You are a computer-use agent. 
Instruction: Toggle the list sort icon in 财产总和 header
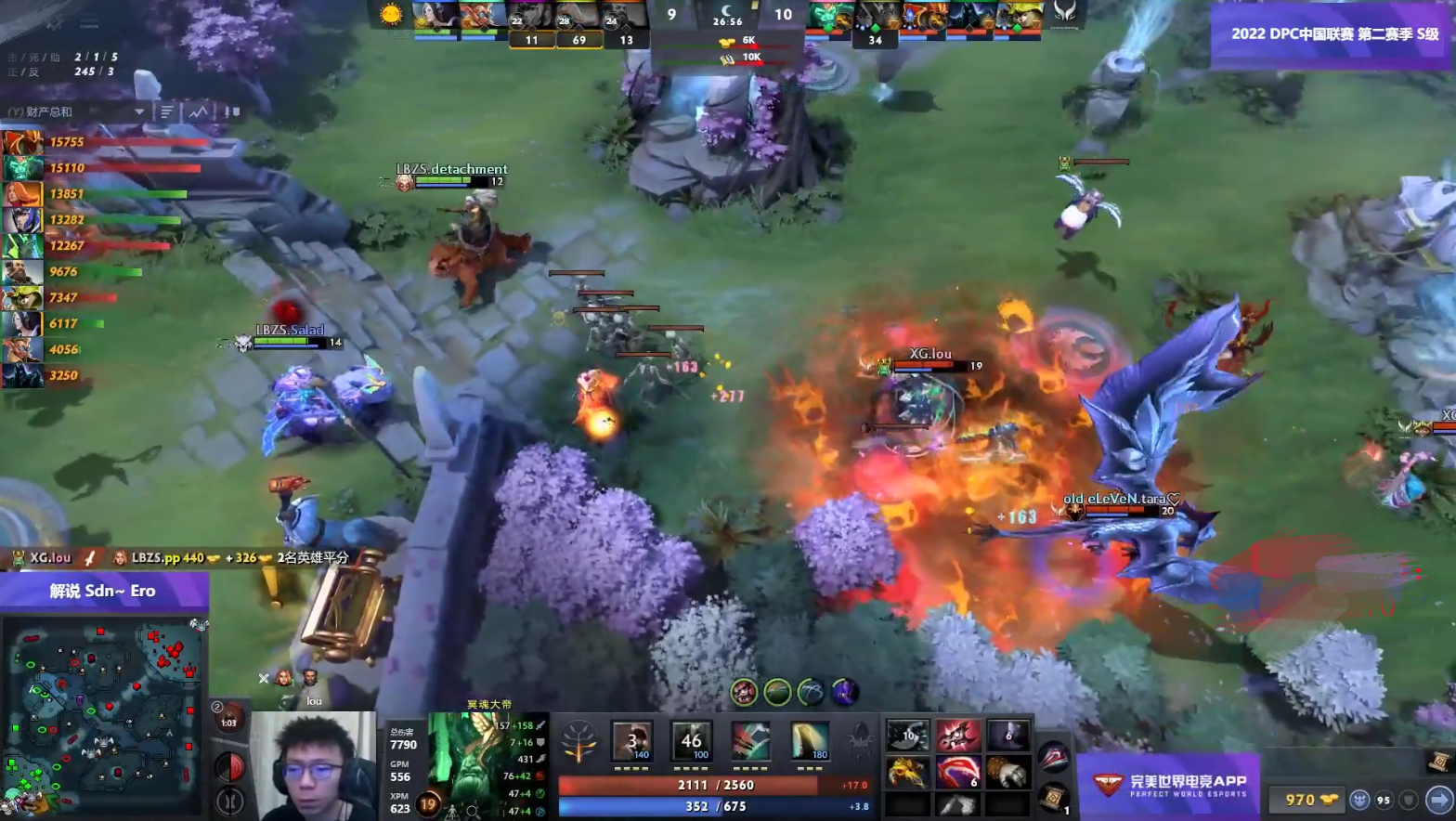pos(165,111)
